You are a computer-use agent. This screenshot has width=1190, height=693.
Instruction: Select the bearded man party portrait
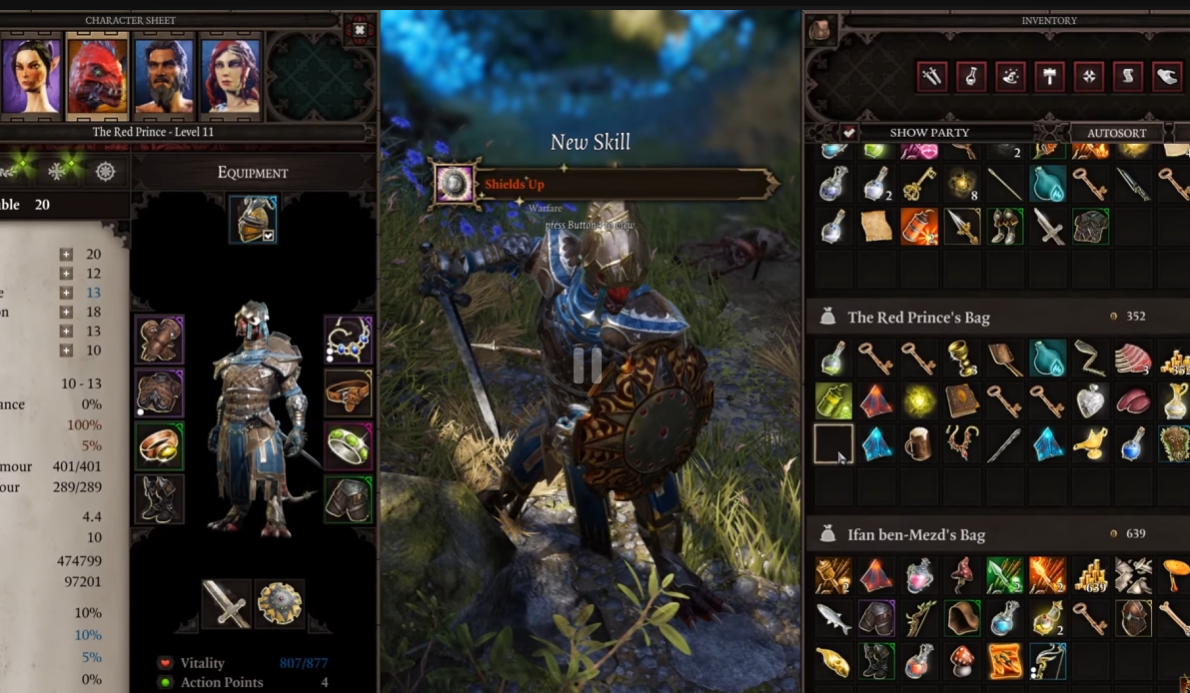[x=163, y=75]
